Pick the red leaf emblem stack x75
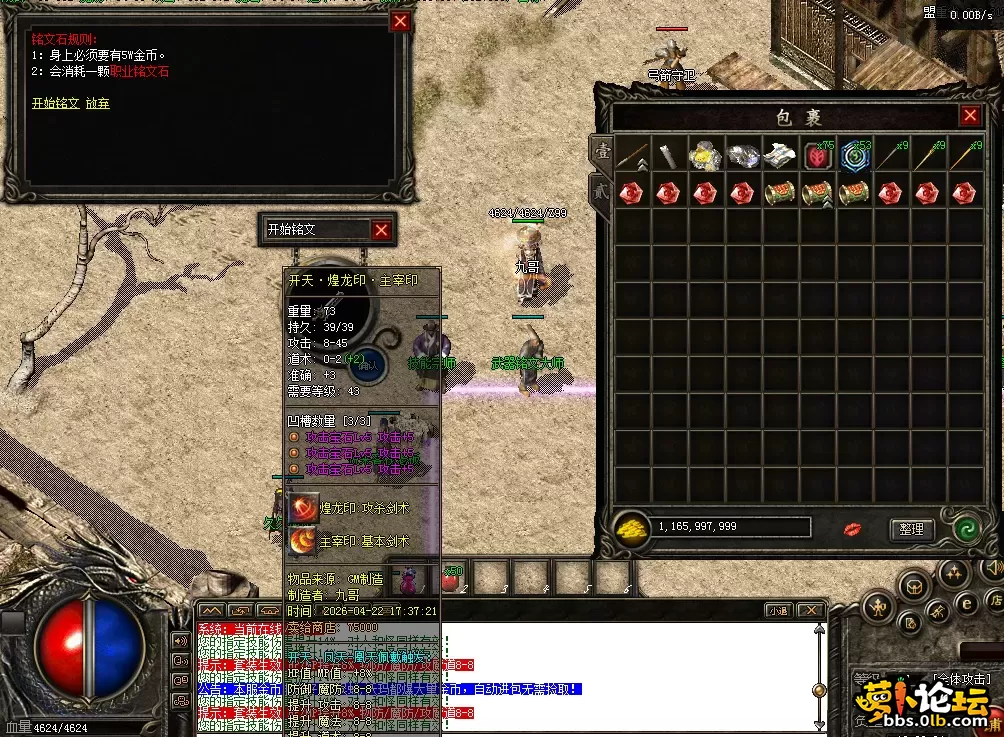 tap(818, 155)
